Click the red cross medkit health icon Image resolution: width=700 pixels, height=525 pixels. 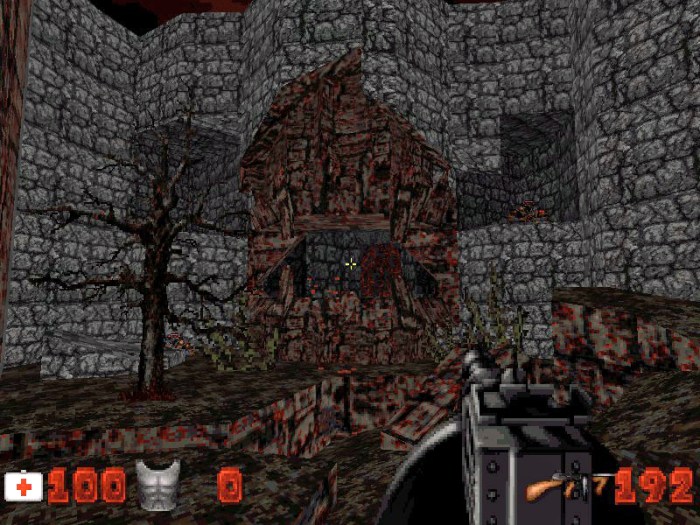pyautogui.click(x=23, y=487)
